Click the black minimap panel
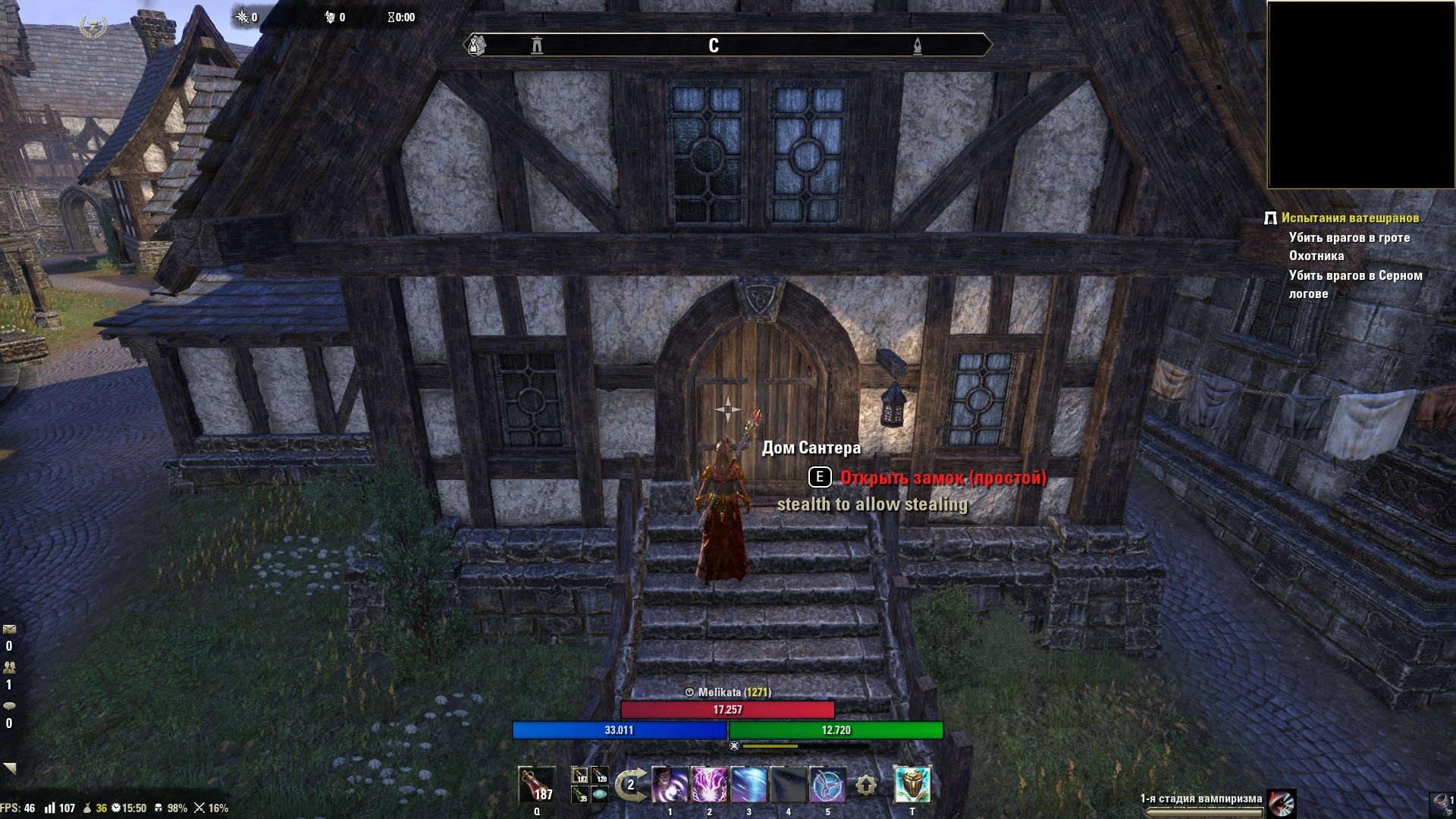1456x819 pixels. tap(1360, 95)
